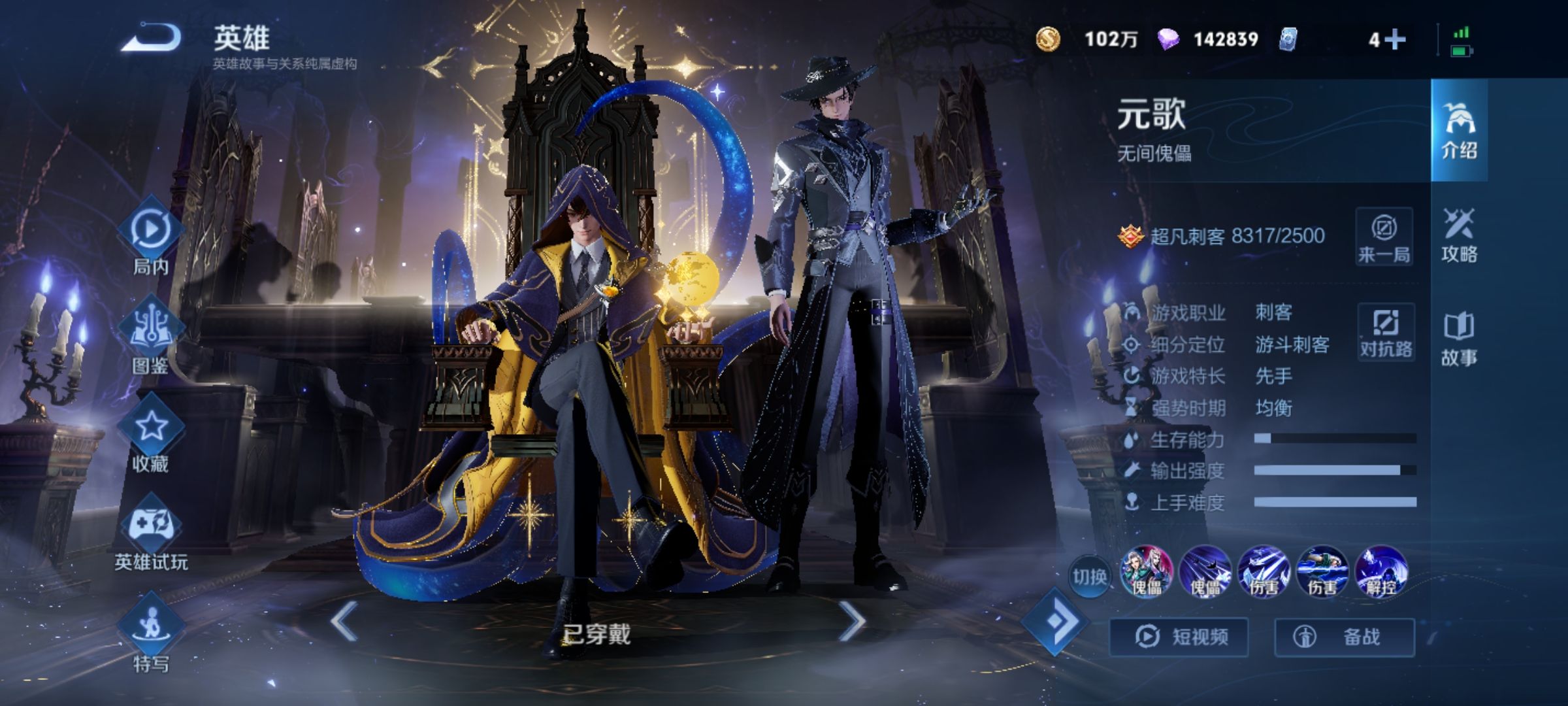View the 解控 skill icon

click(1380, 572)
